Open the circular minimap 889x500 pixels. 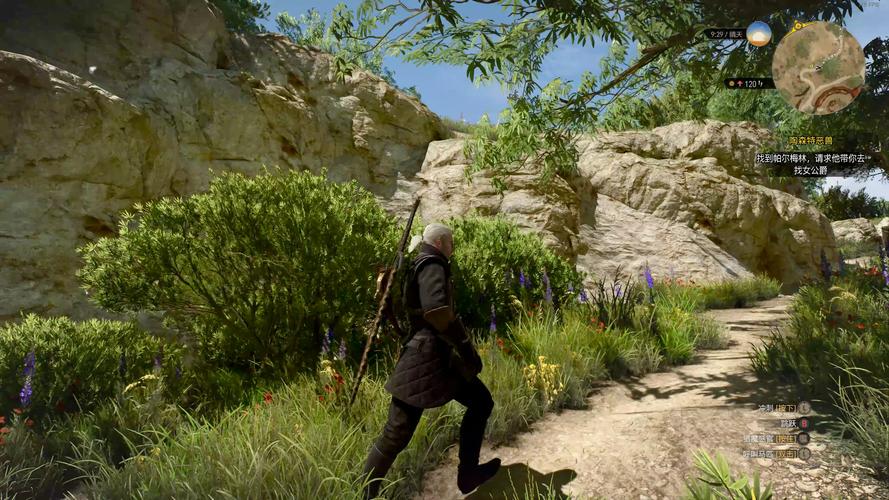[x=818, y=67]
